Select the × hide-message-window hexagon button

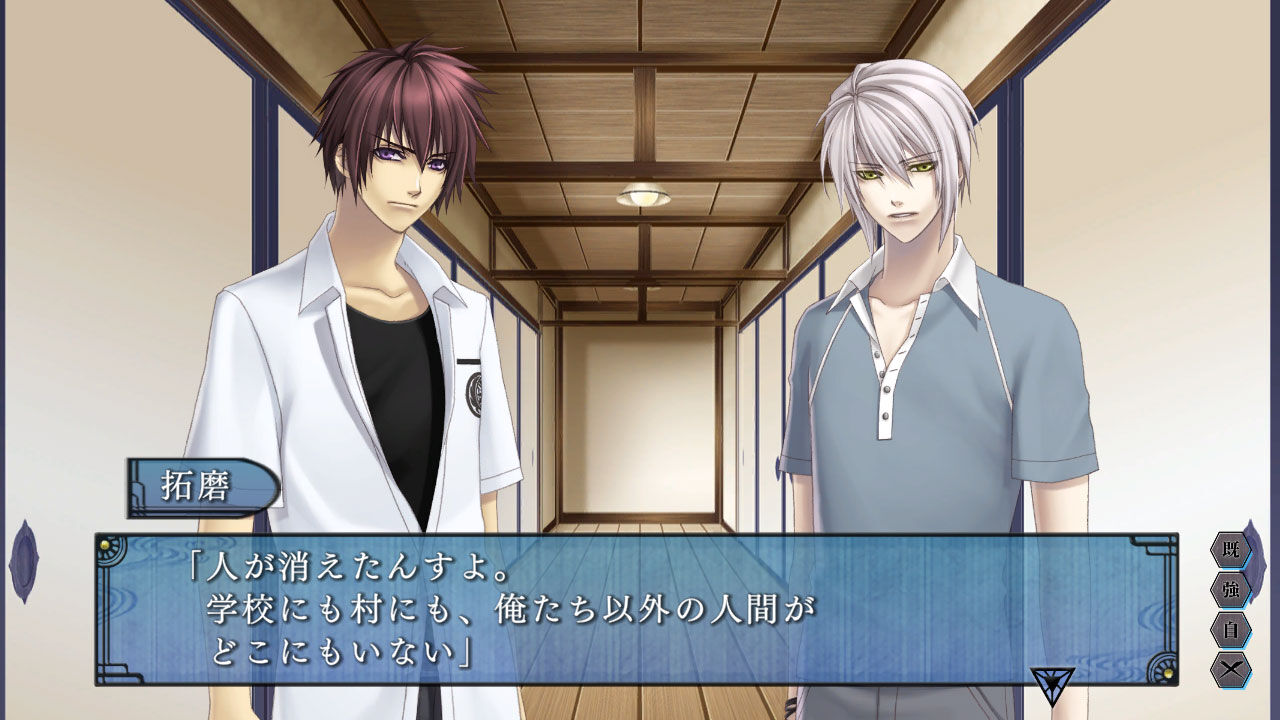[x=1232, y=668]
